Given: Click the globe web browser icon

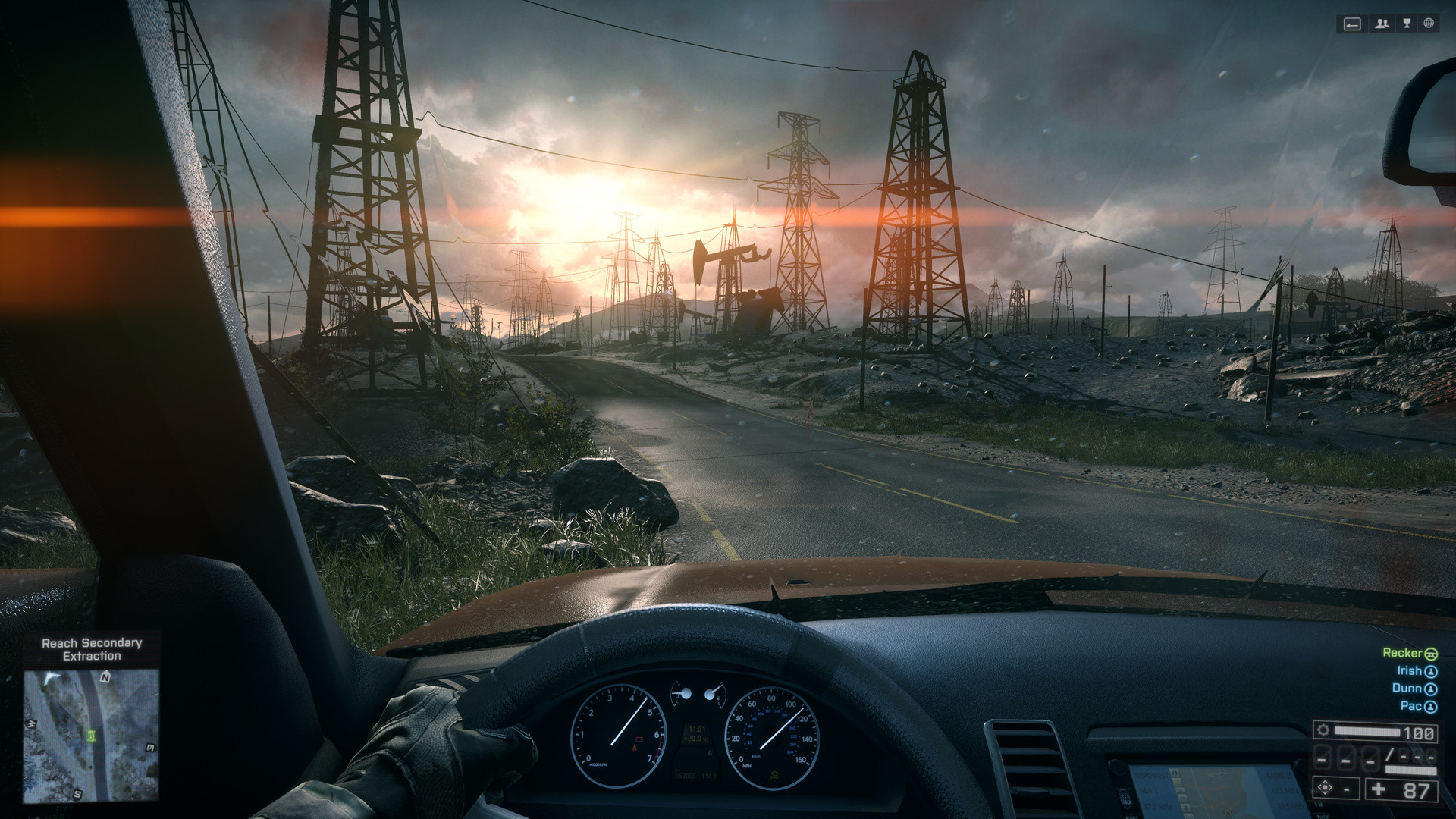Looking at the screenshot, I should click(1429, 24).
